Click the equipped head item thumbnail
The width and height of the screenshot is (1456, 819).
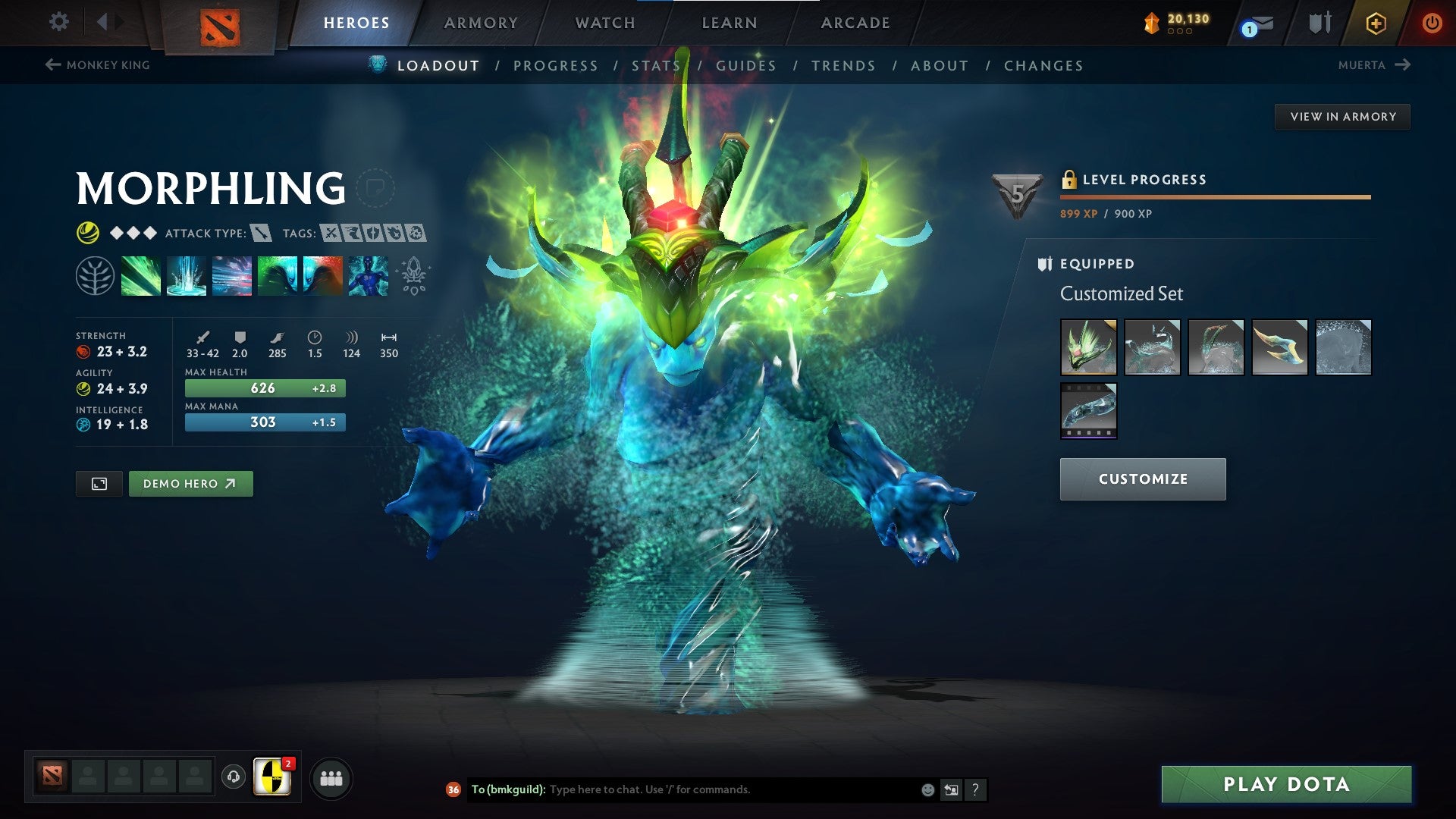pos(1088,347)
